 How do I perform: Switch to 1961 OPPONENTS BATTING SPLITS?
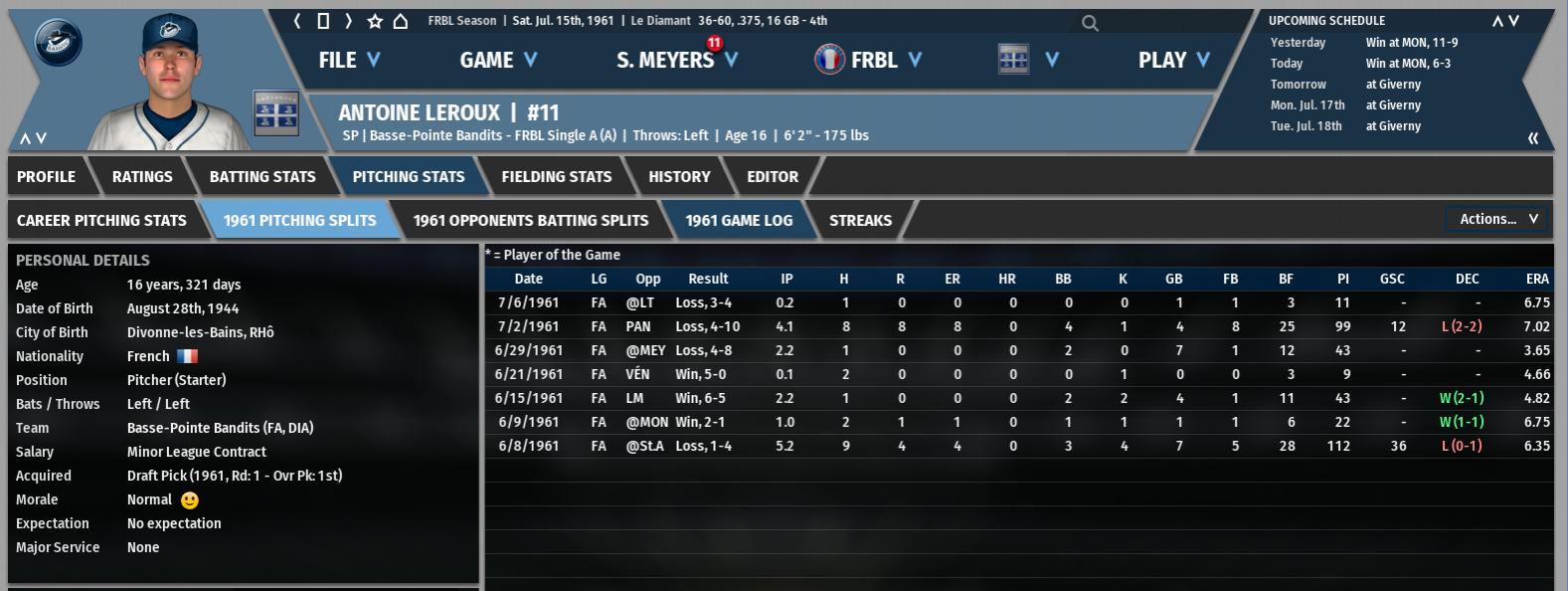click(x=530, y=221)
